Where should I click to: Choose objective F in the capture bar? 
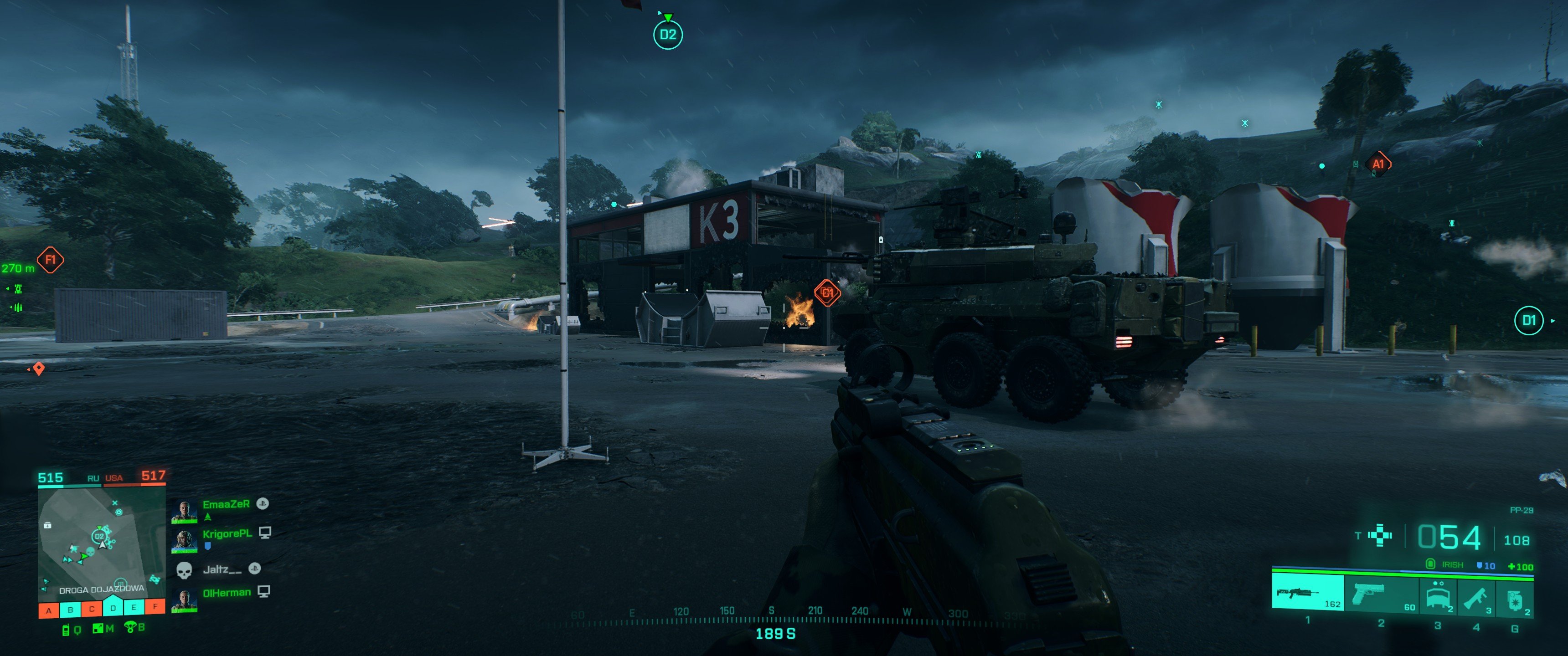click(155, 606)
